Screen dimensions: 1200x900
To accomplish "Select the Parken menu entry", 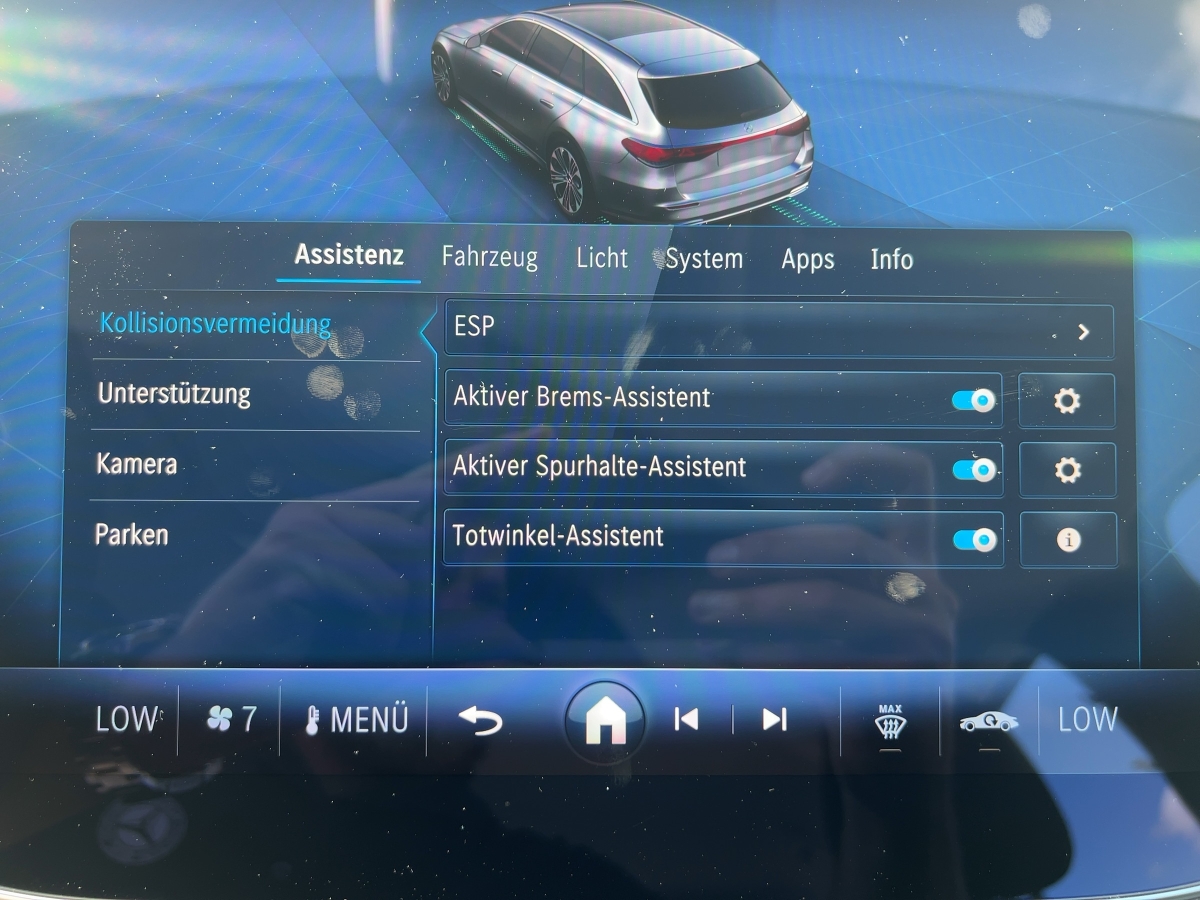I will click(132, 534).
